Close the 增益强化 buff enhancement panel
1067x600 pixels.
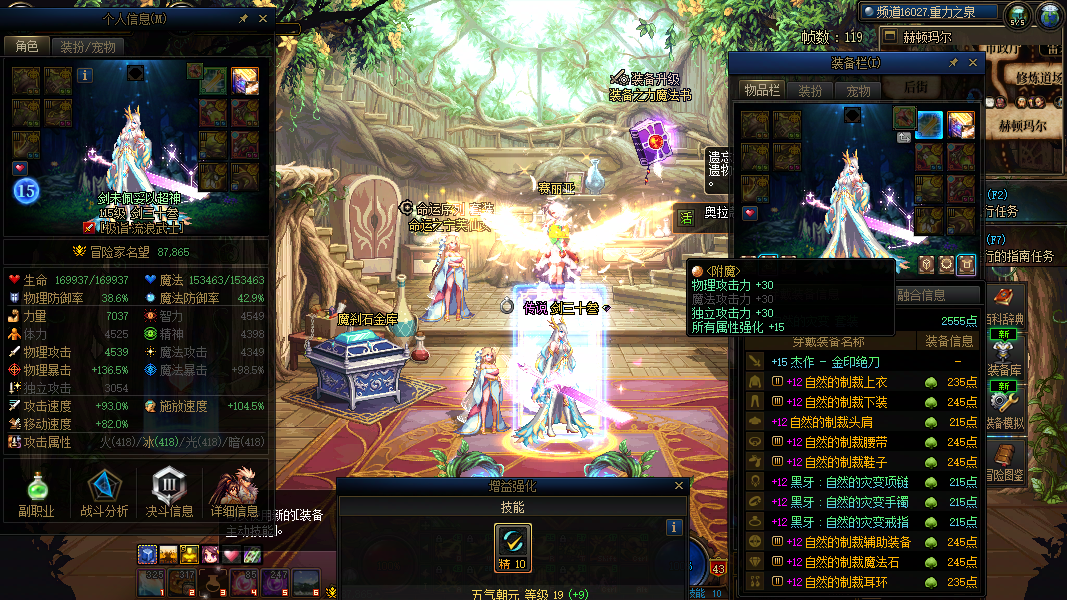[x=680, y=486]
